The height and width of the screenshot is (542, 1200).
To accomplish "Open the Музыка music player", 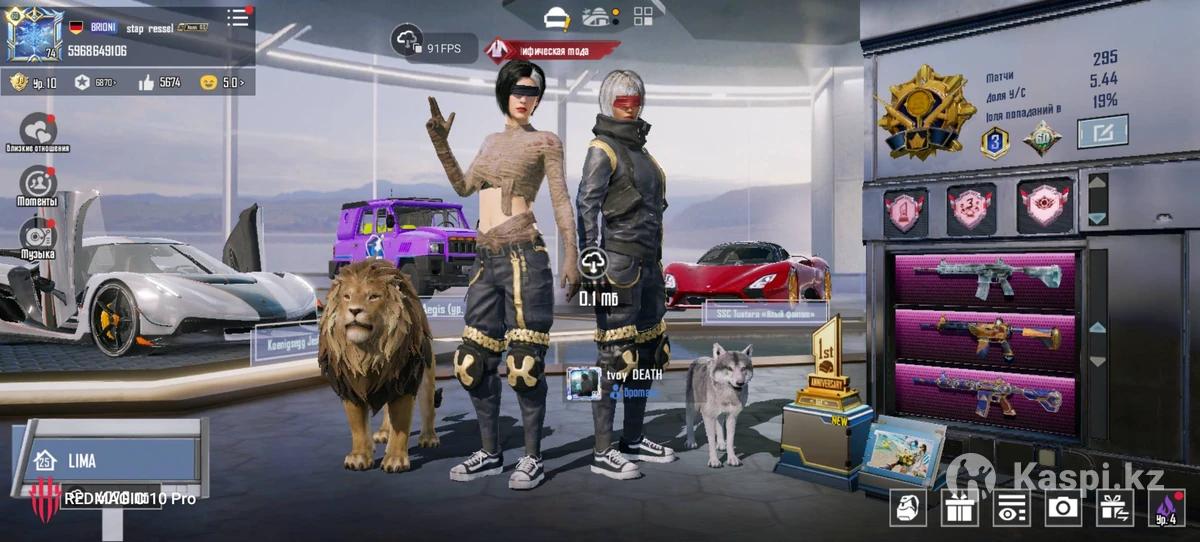I will tap(38, 236).
